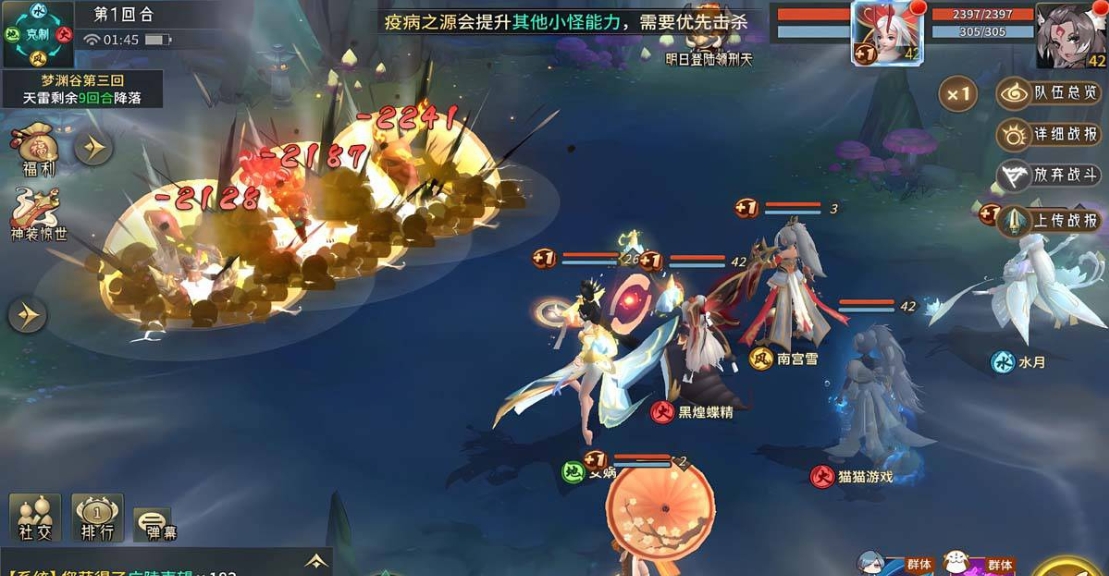Open the 社交 social menu
This screenshot has height=576, width=1109.
(x=35, y=518)
